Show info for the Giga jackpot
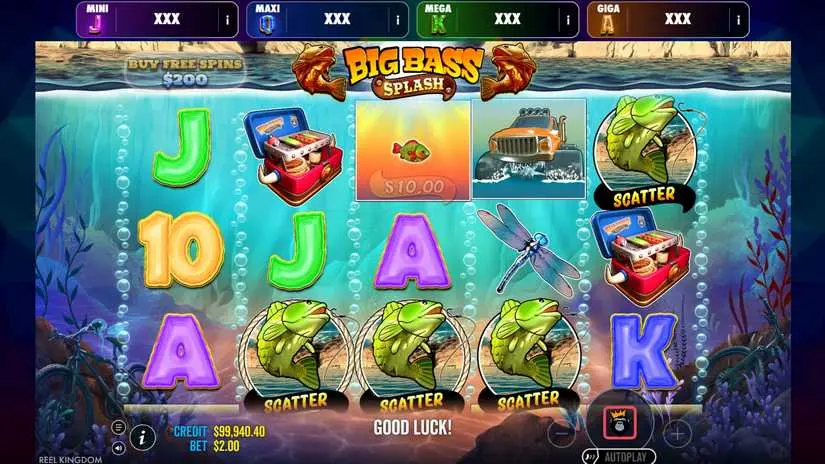Viewport: 825px width, 464px height. [x=737, y=19]
